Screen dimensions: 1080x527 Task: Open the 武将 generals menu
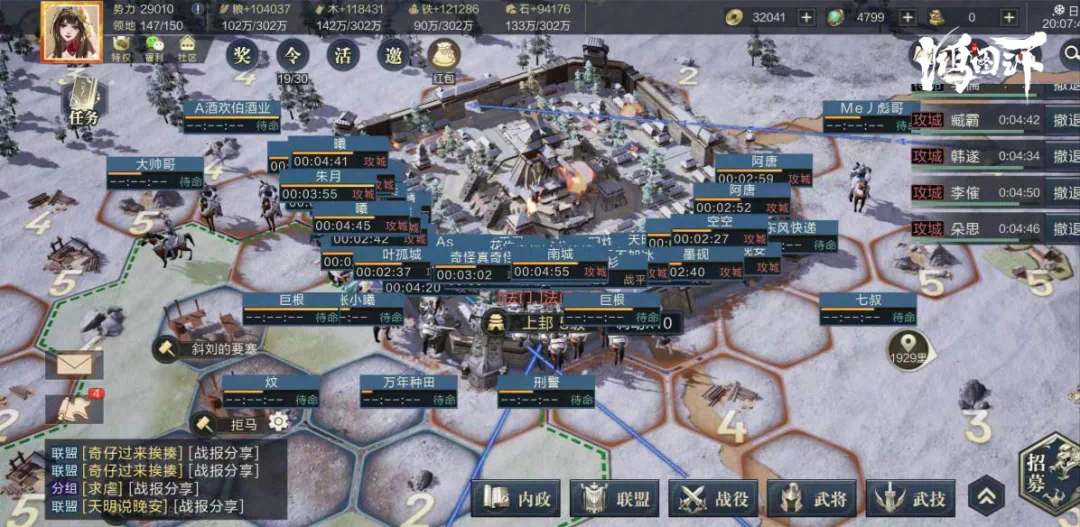[812, 497]
